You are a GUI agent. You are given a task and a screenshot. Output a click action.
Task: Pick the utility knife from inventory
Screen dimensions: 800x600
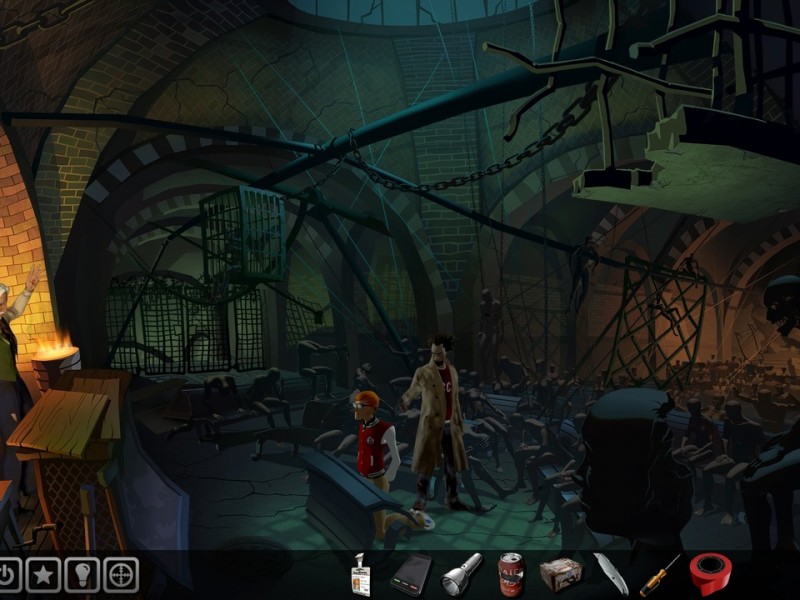coord(610,574)
